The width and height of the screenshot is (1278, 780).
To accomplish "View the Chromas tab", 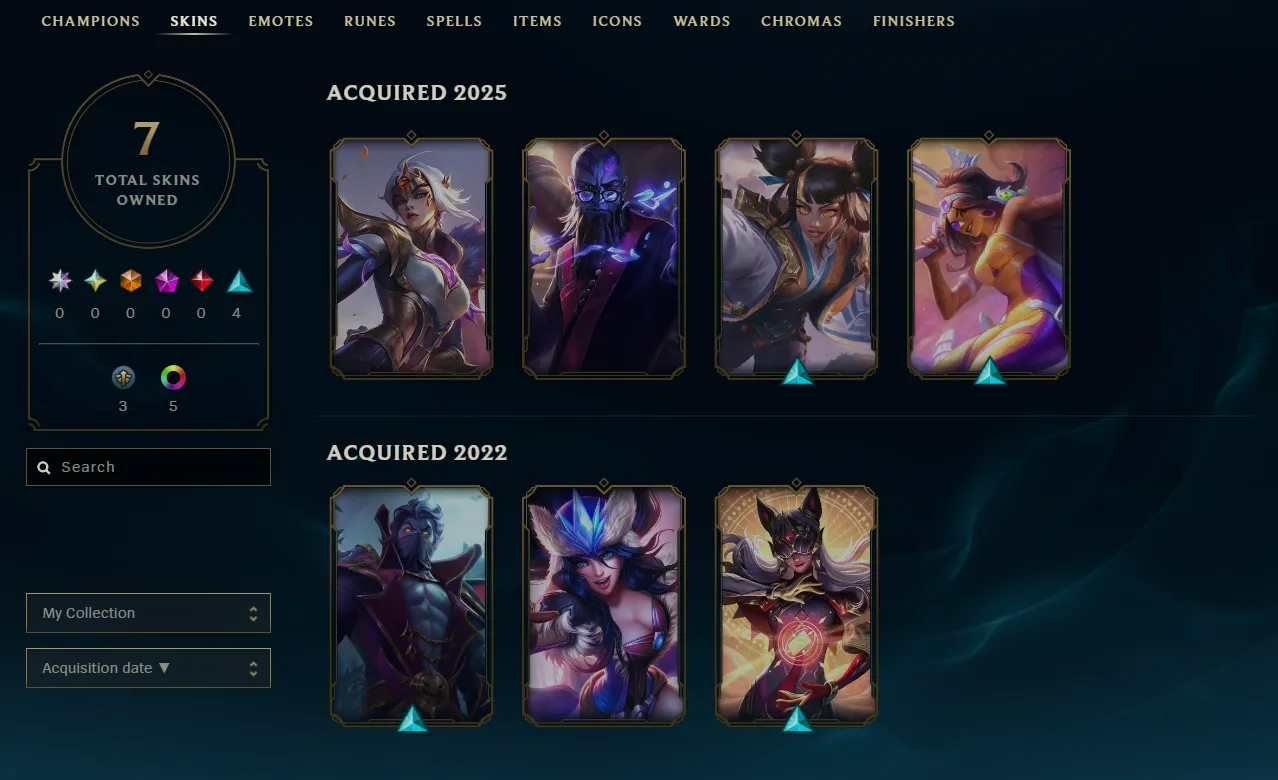I will 801,21.
